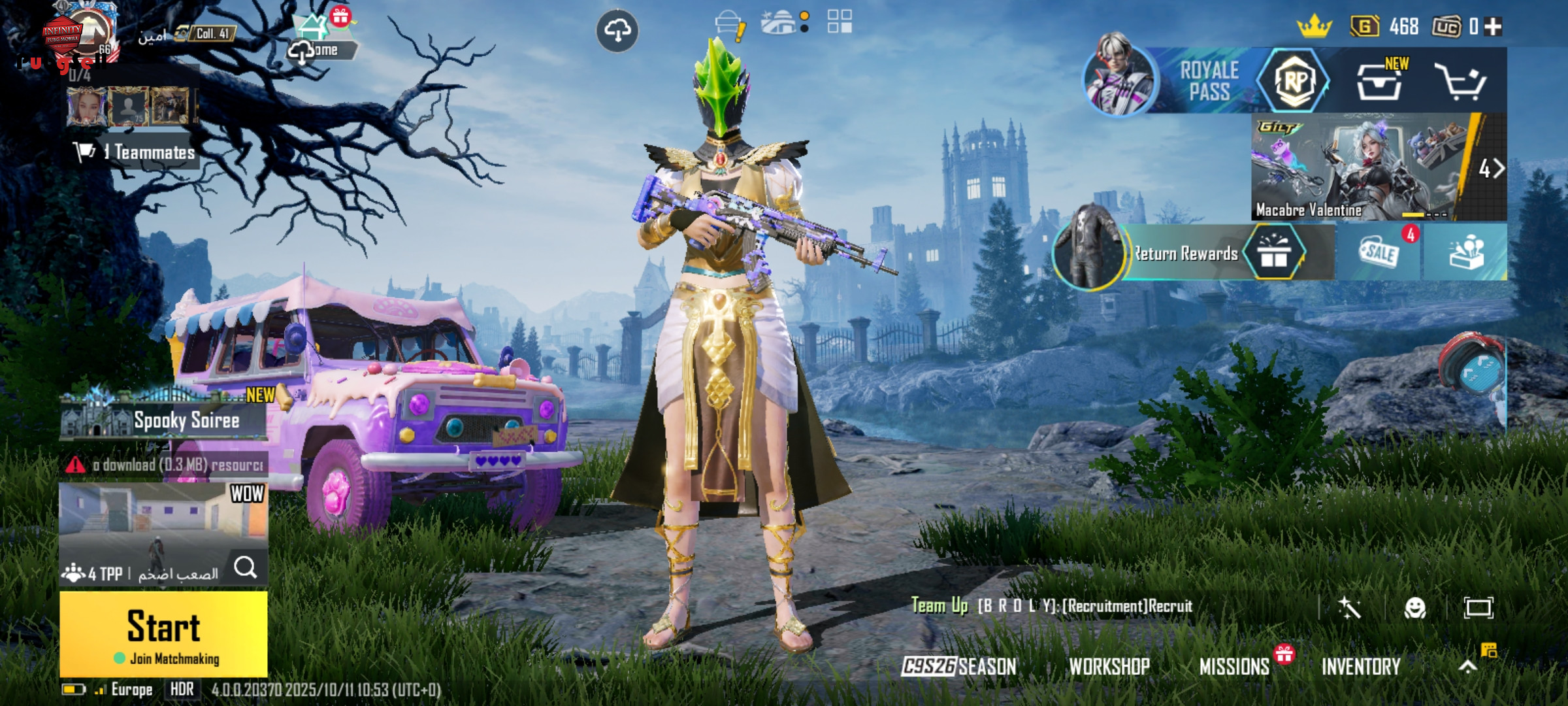Open the C9S26 Season menu
Screen dimensions: 1568x706
click(x=958, y=666)
